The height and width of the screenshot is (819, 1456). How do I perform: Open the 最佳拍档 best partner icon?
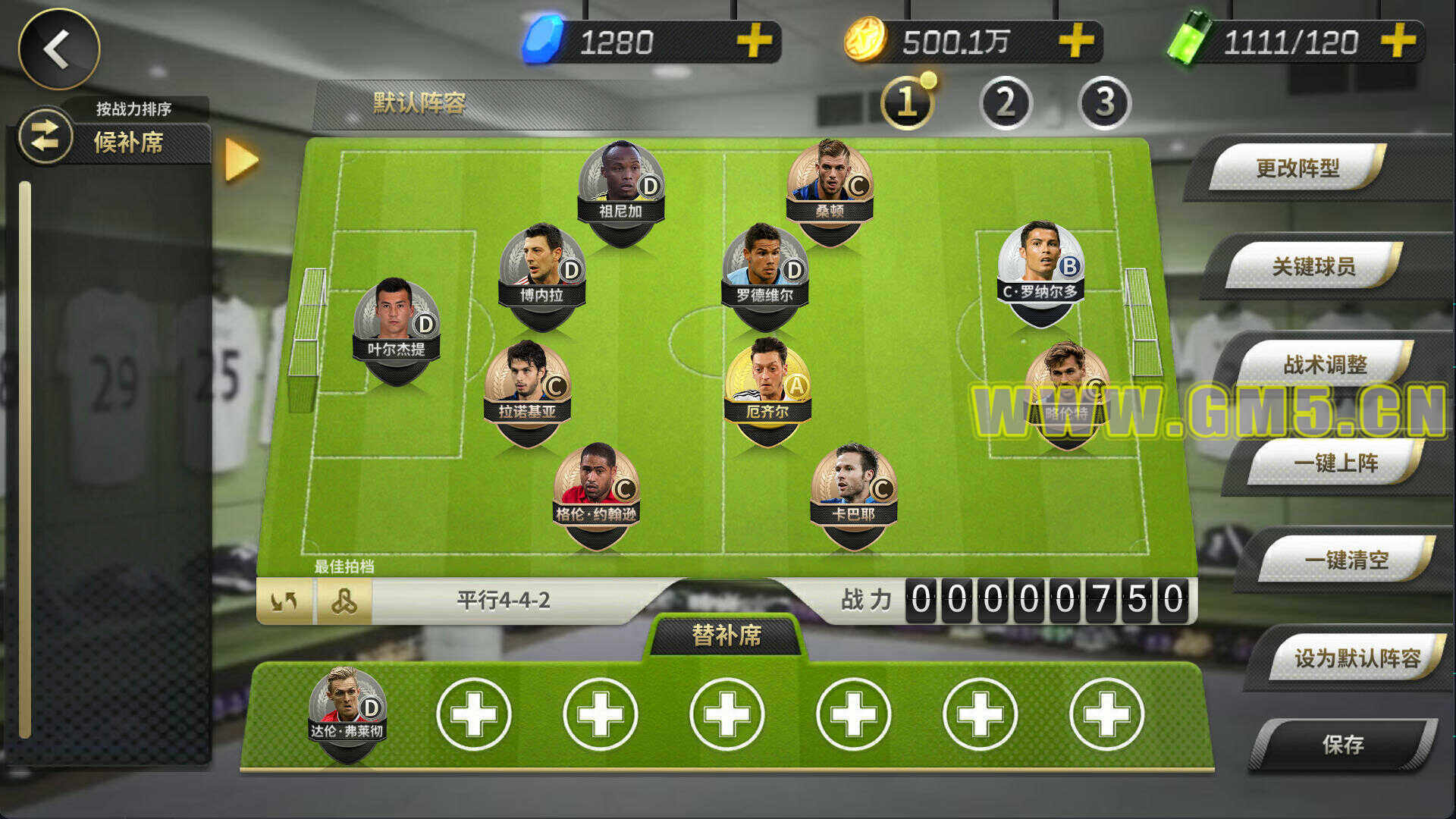tap(344, 602)
